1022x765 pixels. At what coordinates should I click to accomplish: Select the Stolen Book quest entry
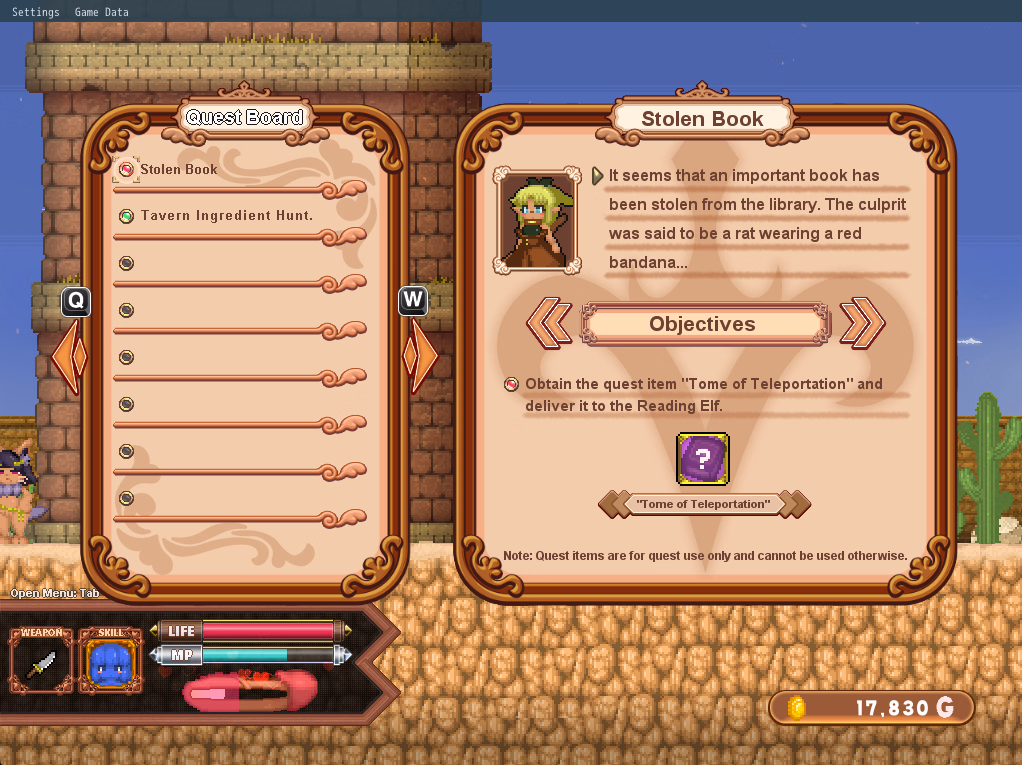178,169
